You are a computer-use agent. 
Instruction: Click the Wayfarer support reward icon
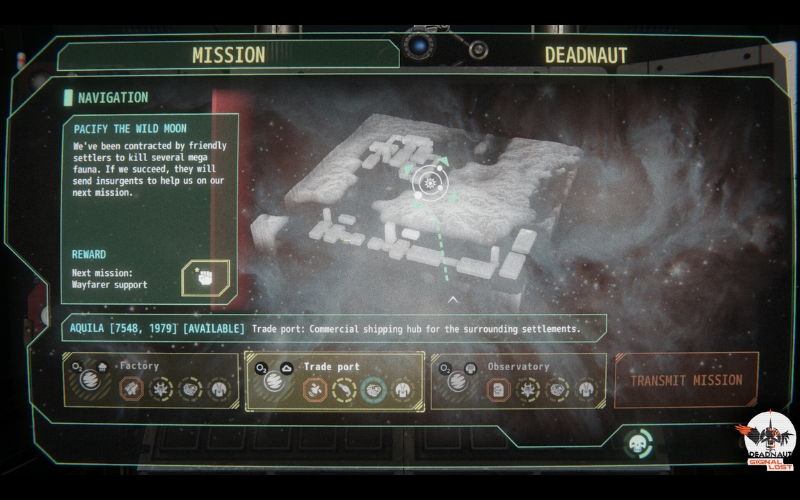[x=205, y=278]
